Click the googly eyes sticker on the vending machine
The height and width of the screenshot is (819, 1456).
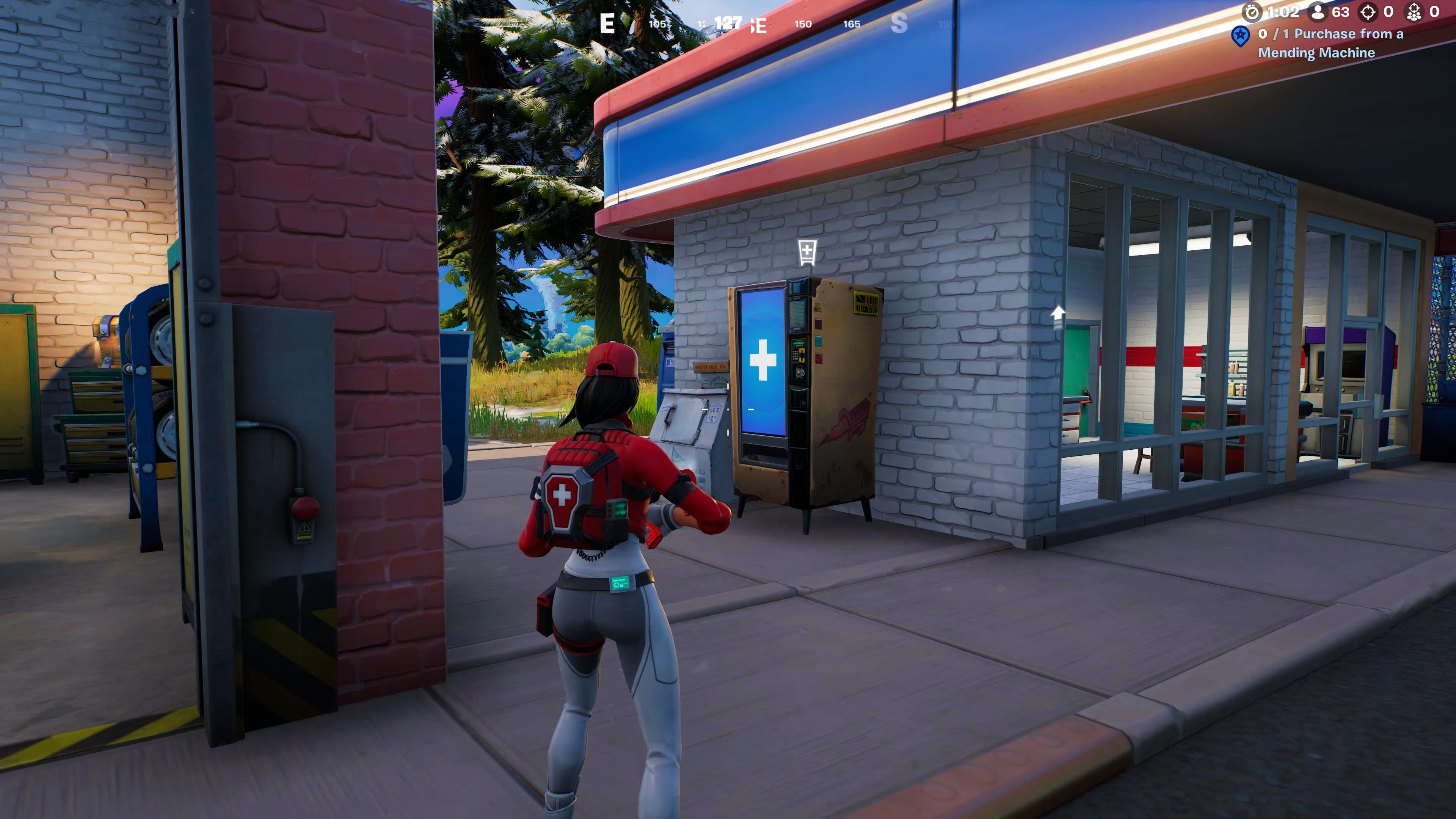tap(800, 373)
